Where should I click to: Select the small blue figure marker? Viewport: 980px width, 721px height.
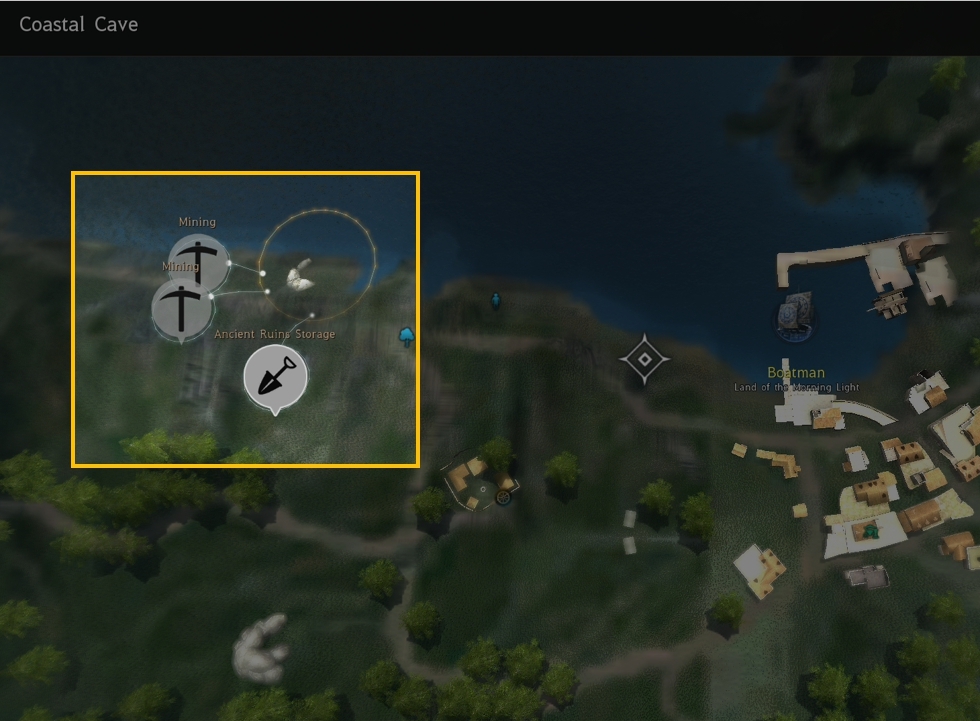(495, 300)
